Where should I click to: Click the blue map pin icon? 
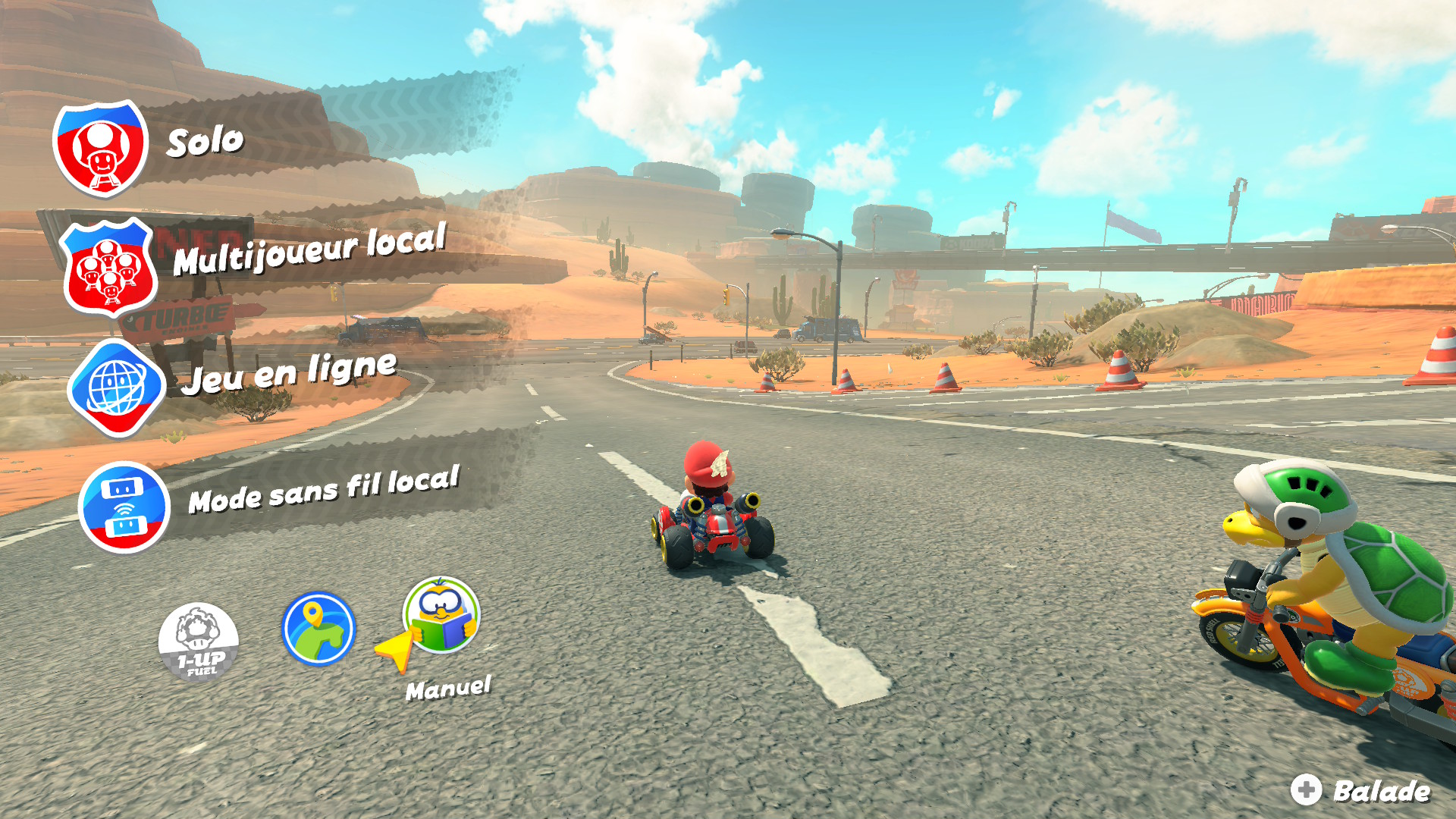(318, 629)
